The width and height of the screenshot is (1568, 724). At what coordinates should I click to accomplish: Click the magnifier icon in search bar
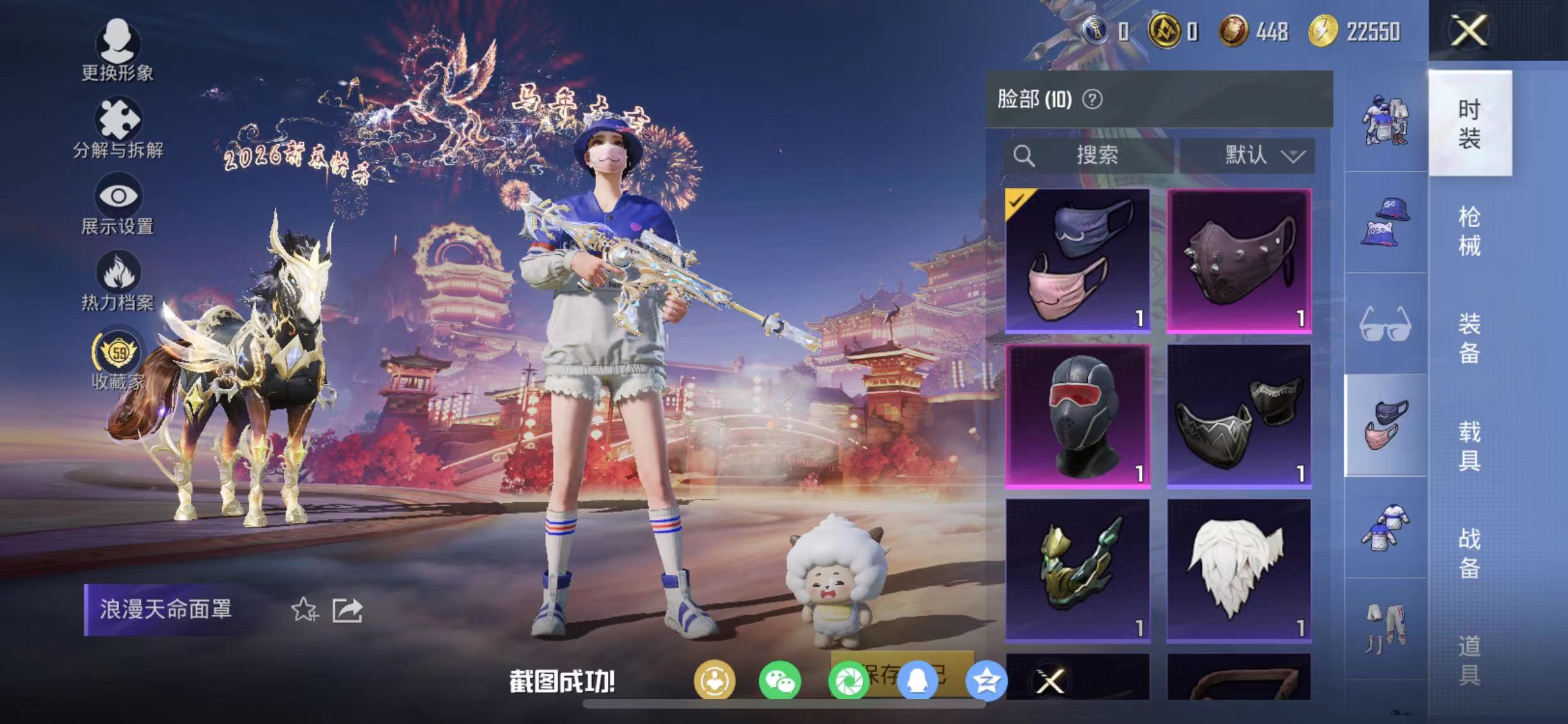pyautogui.click(x=1025, y=154)
